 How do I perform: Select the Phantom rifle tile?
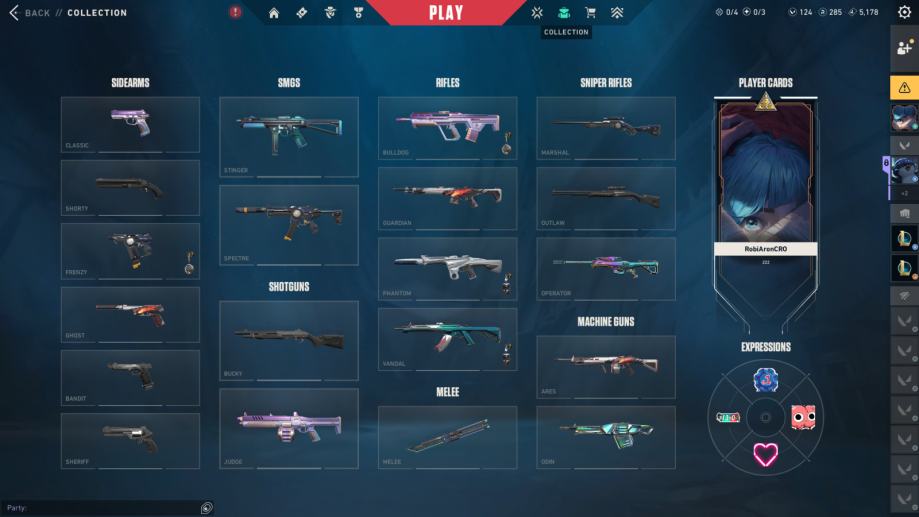tap(447, 269)
